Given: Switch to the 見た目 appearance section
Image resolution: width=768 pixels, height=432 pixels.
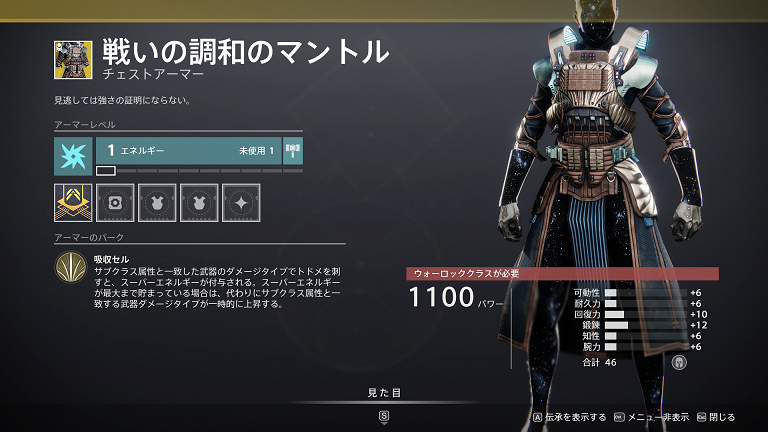Looking at the screenshot, I should pos(384,393).
